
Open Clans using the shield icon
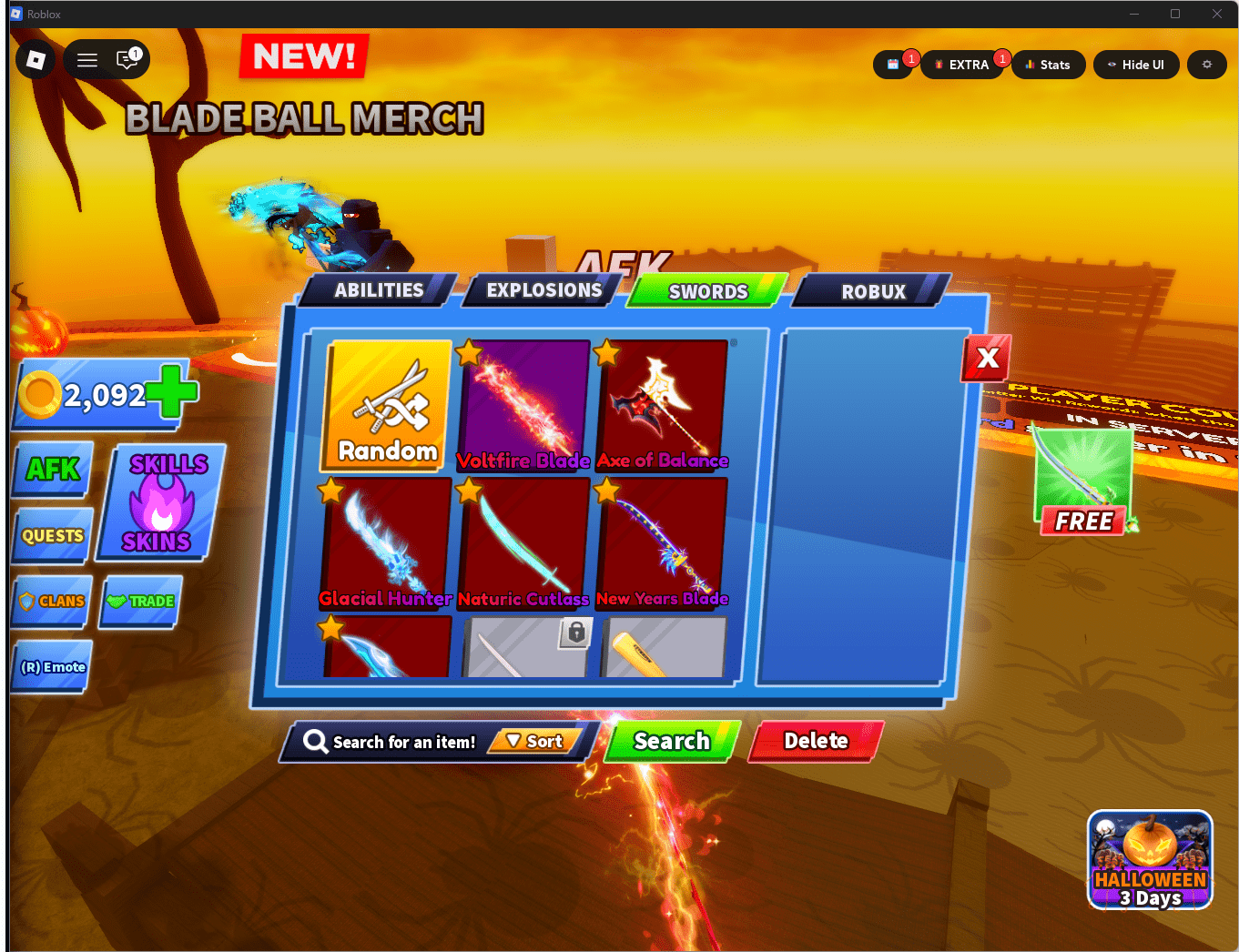pyautogui.click(x=51, y=601)
